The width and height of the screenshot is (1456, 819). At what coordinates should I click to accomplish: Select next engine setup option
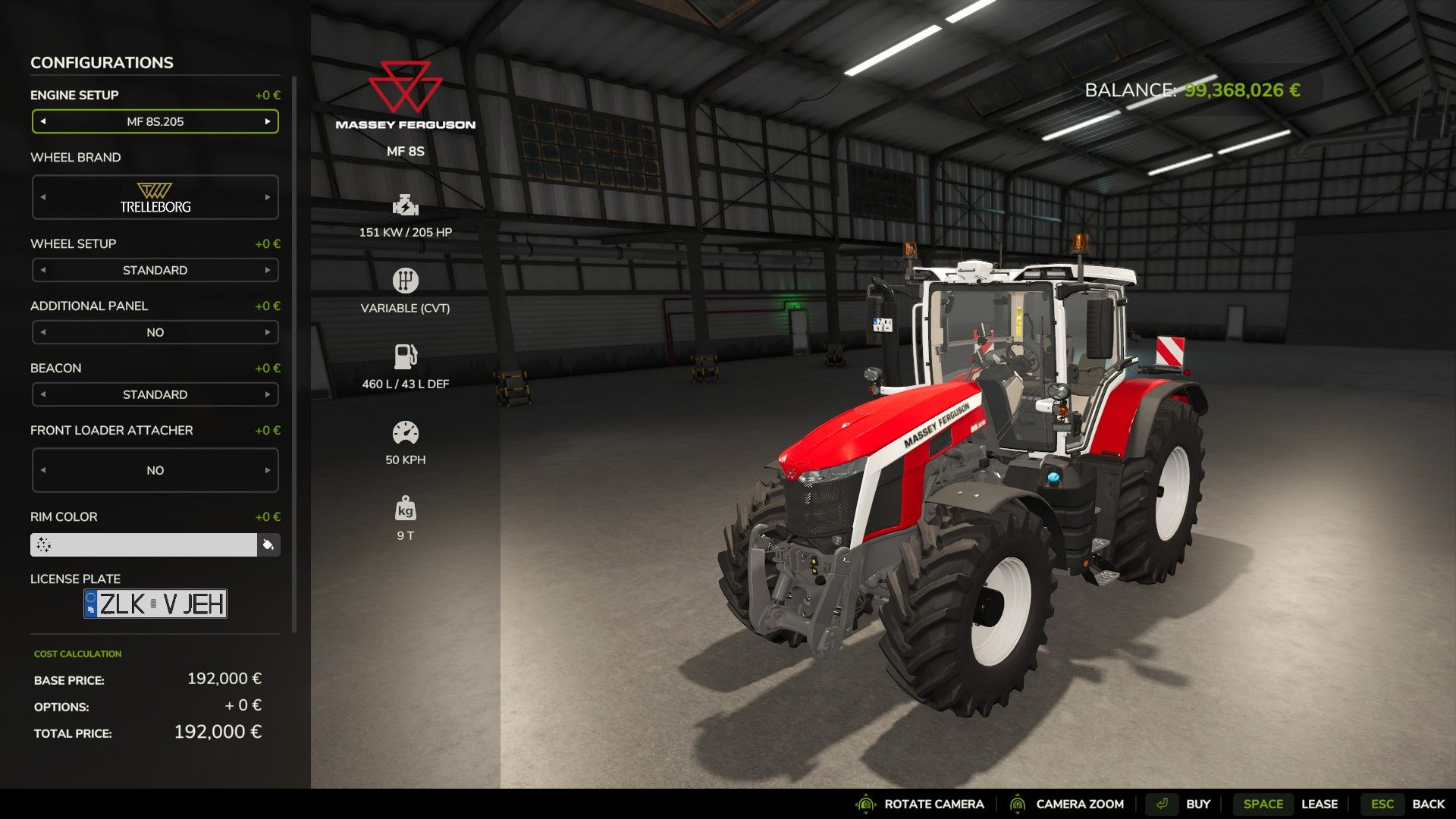[268, 121]
